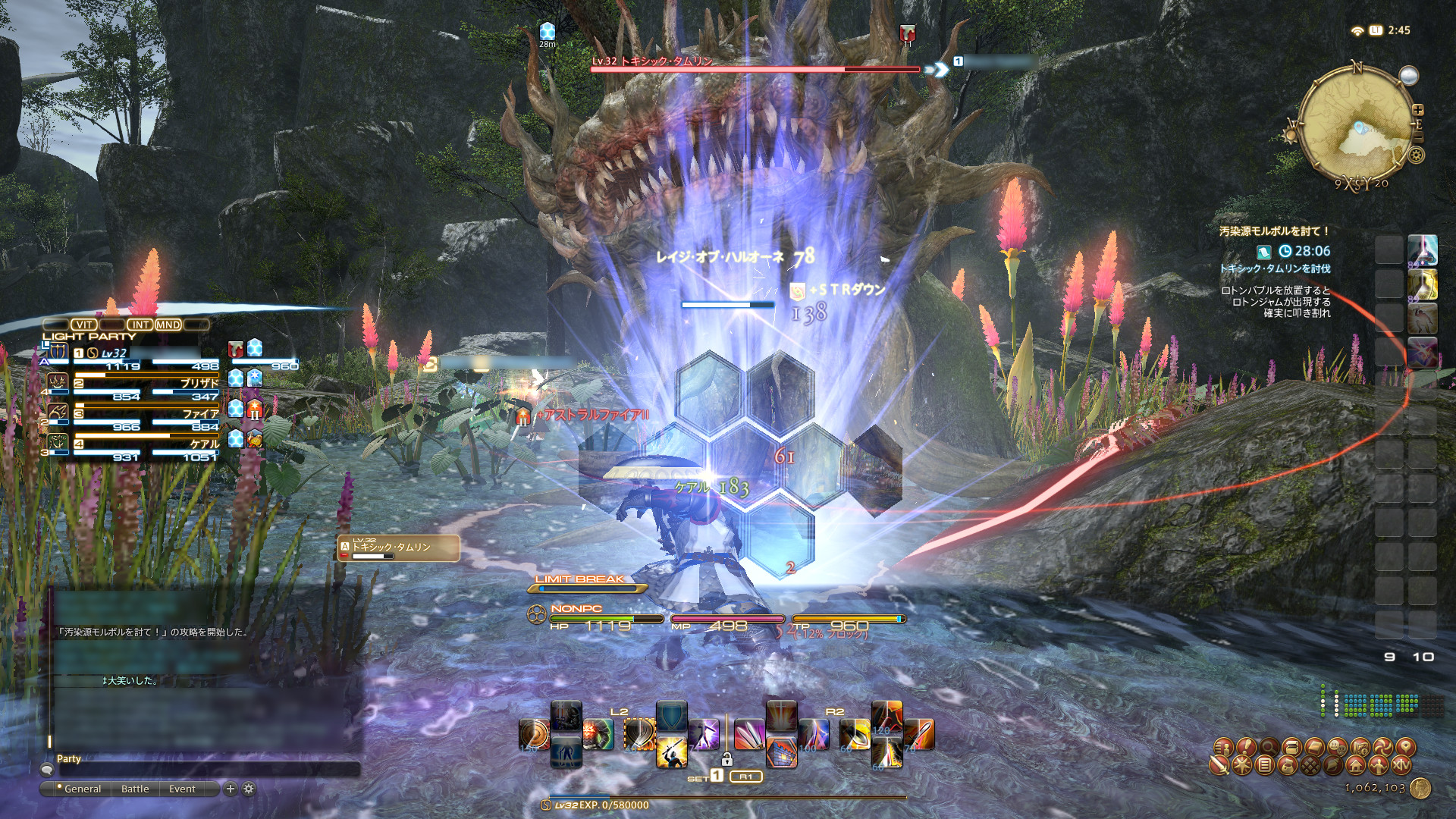Screen dimensions: 1456x819
Task: Switch to the Battle chat tab
Action: [x=135, y=789]
